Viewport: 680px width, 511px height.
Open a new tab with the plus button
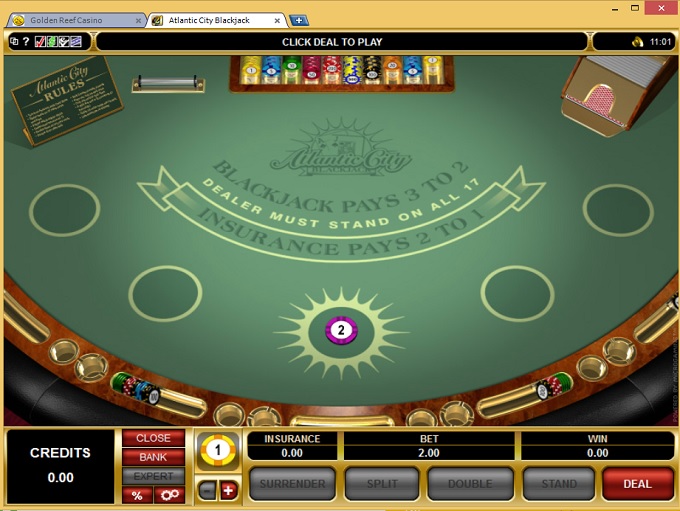coord(299,20)
